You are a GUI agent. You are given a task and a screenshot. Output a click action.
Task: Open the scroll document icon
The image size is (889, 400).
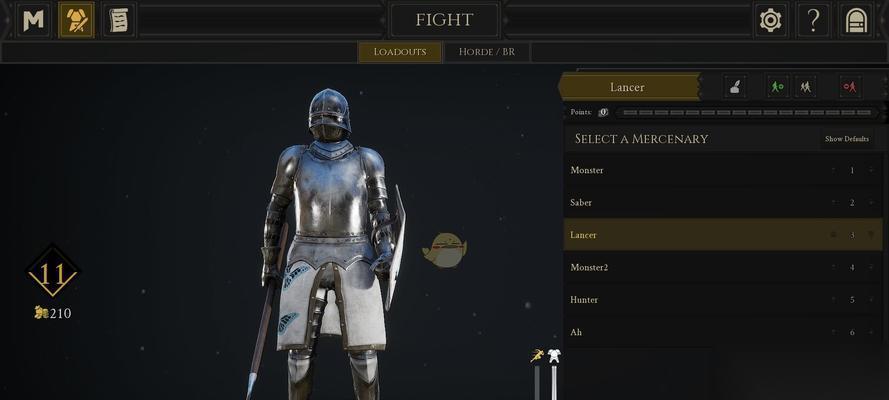coord(118,20)
